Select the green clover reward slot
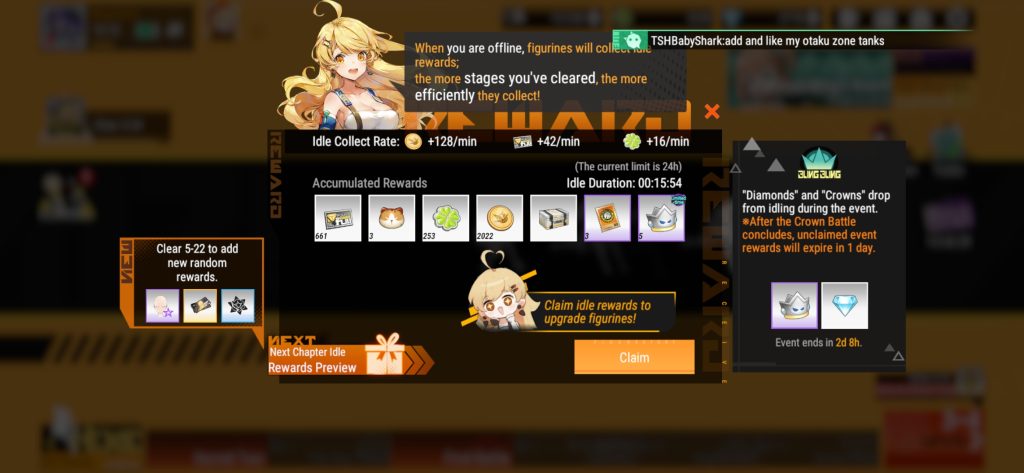Image resolution: width=1024 pixels, height=473 pixels. (x=445, y=218)
